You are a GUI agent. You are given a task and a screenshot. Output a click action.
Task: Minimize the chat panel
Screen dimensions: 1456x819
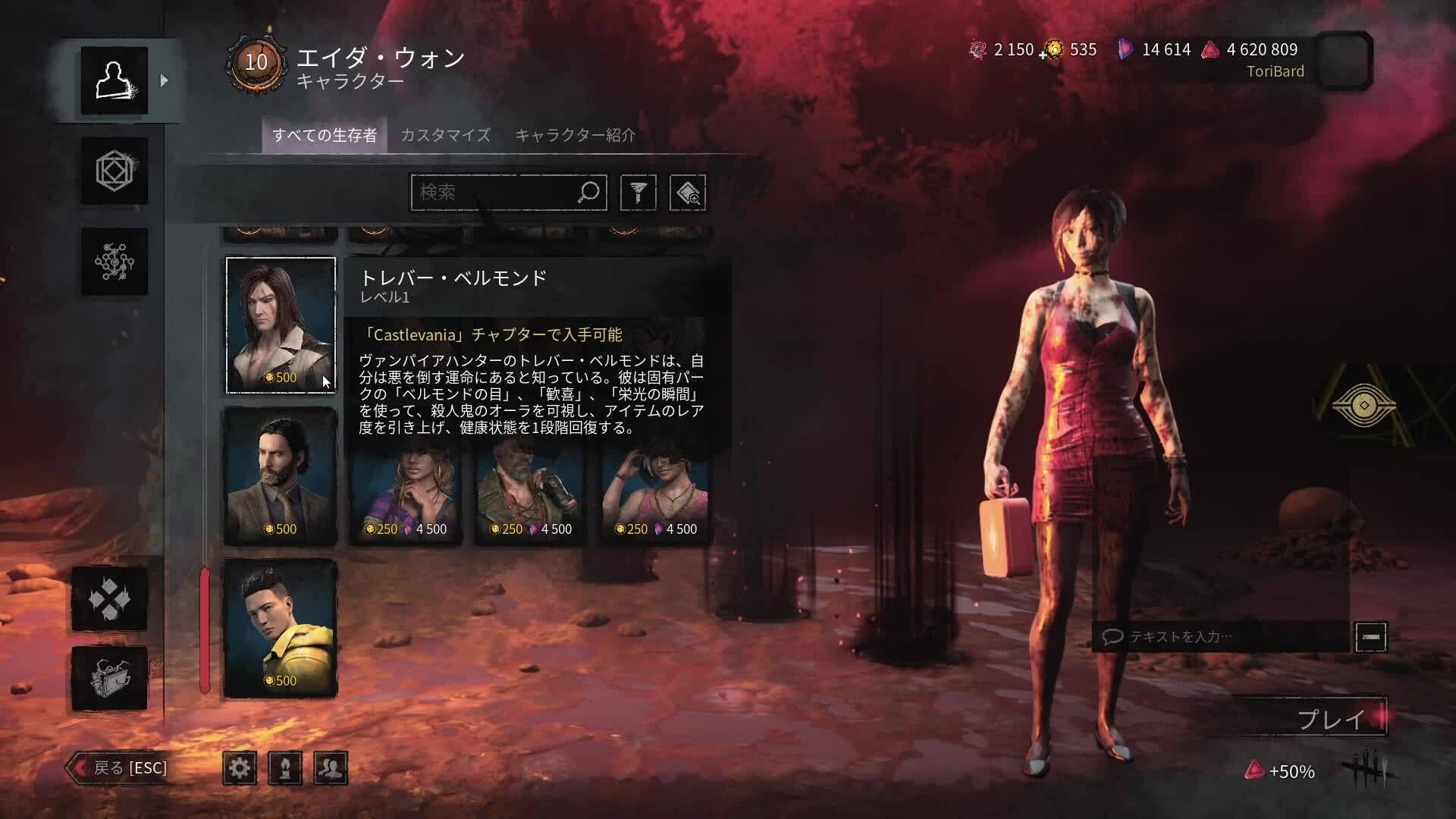(1370, 637)
